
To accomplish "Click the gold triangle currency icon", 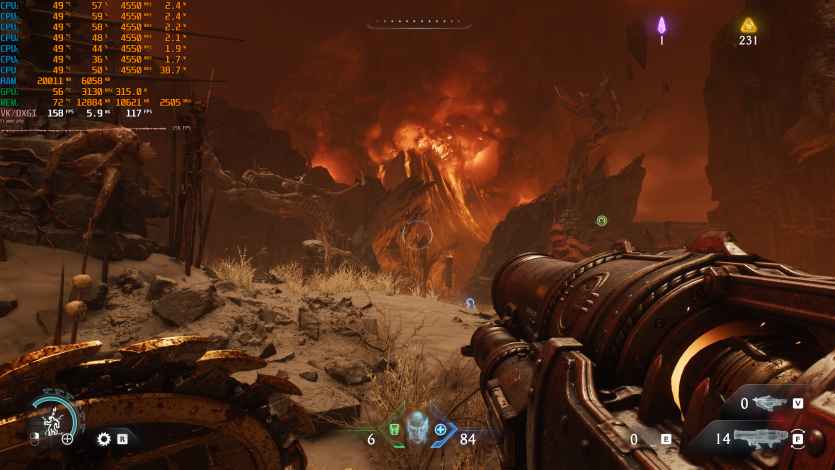I will point(748,25).
